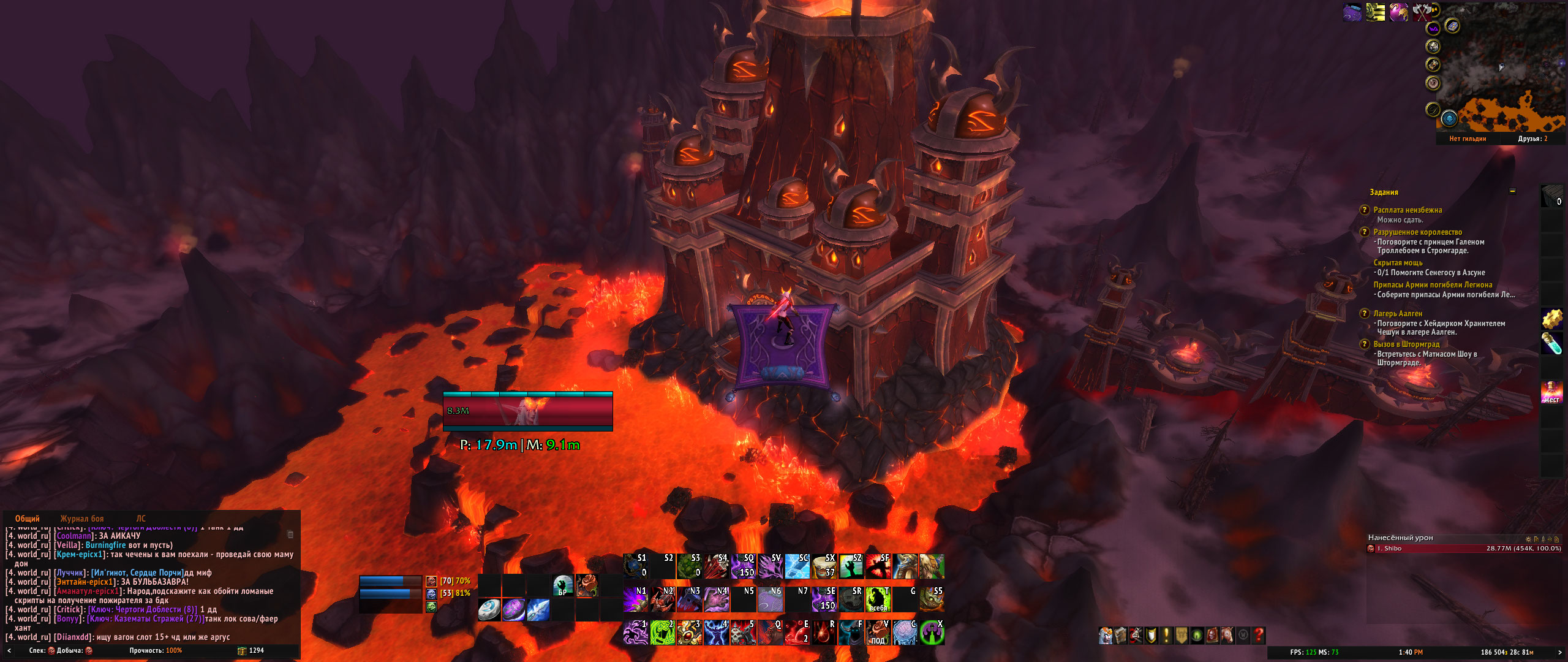Trigger the red skull ability on slot 5
This screenshot has width=1568, height=662.
[x=743, y=632]
